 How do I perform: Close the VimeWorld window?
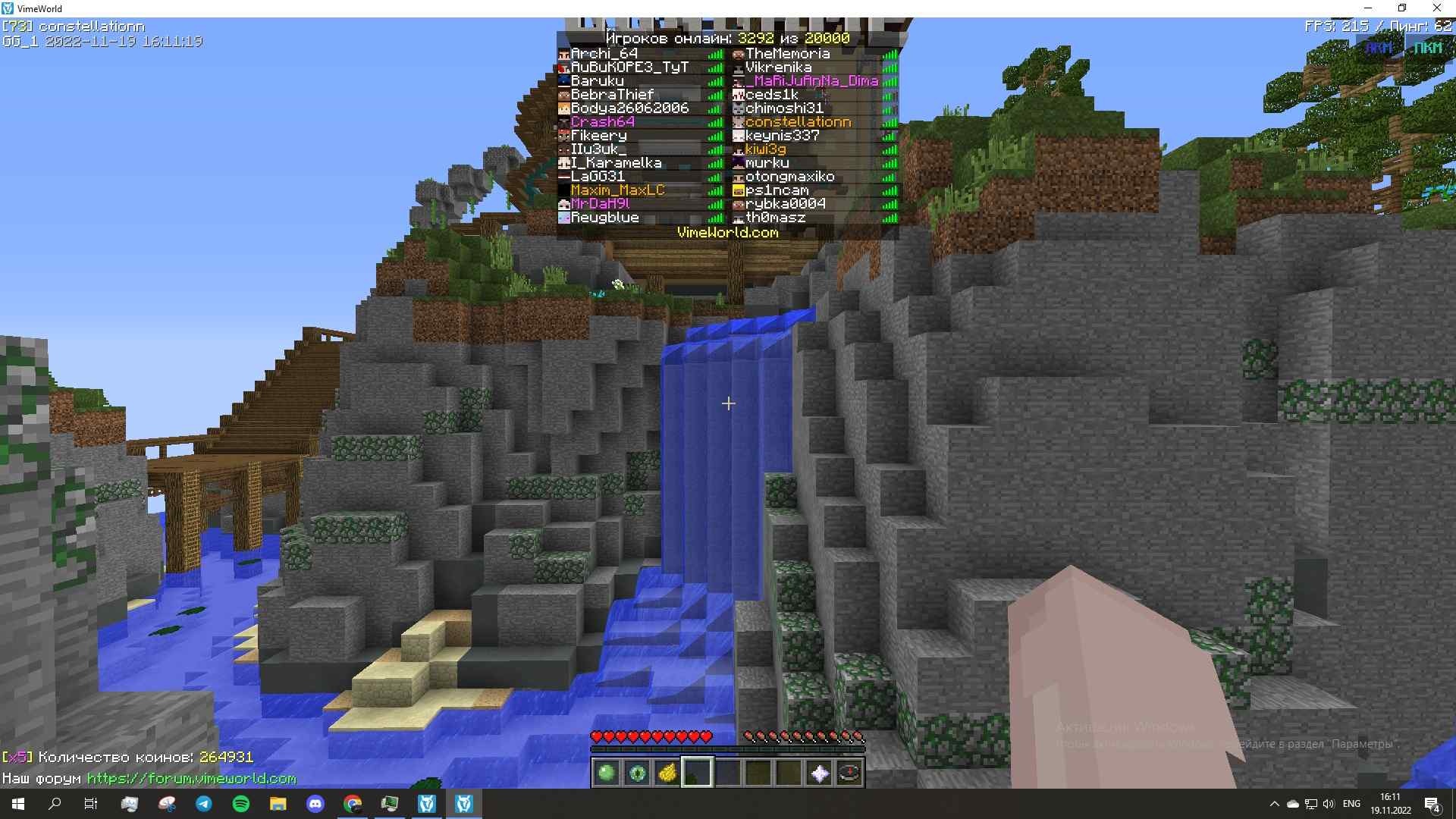[x=1436, y=8]
